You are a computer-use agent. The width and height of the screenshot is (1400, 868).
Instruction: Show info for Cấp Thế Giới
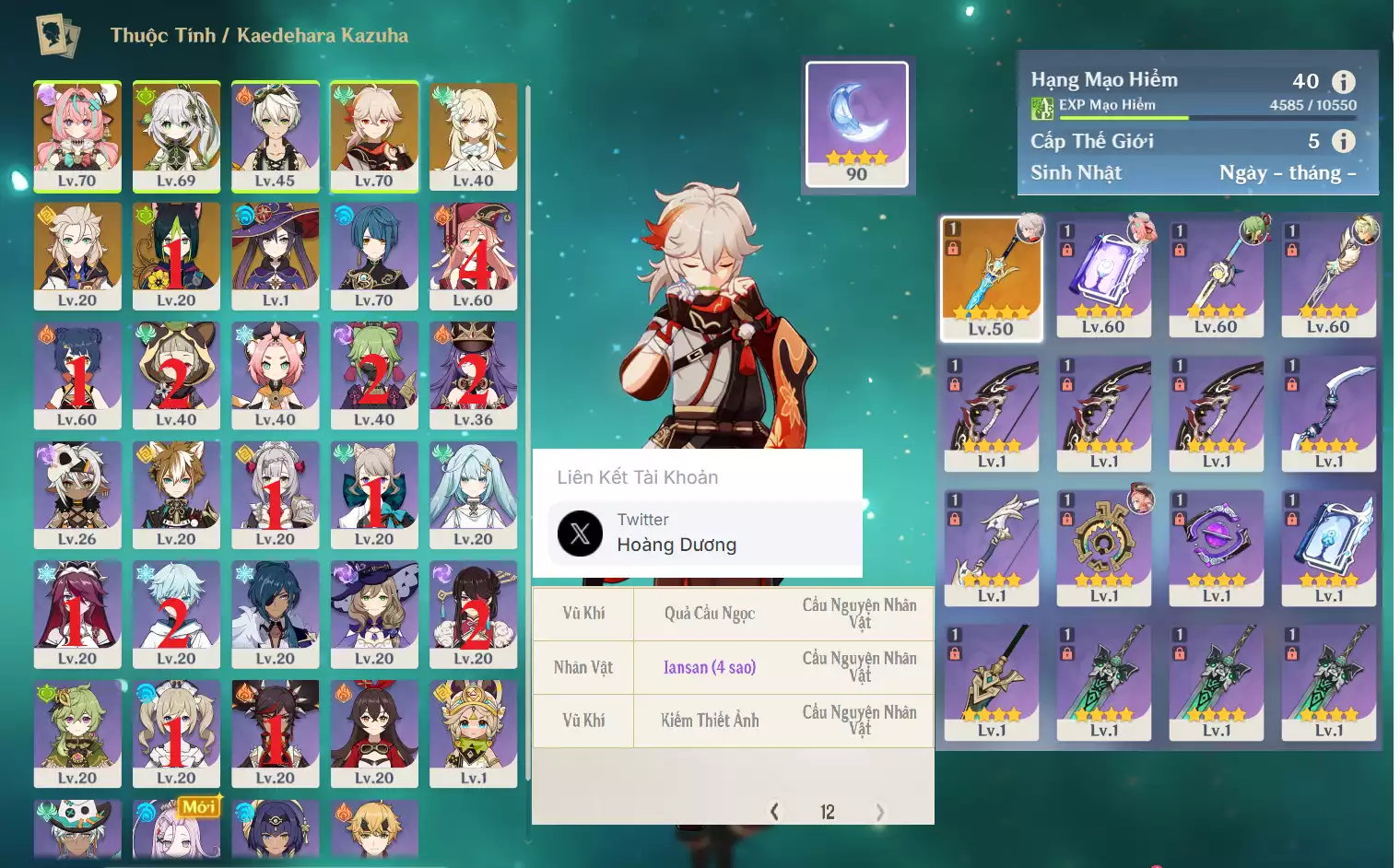coord(1344,141)
